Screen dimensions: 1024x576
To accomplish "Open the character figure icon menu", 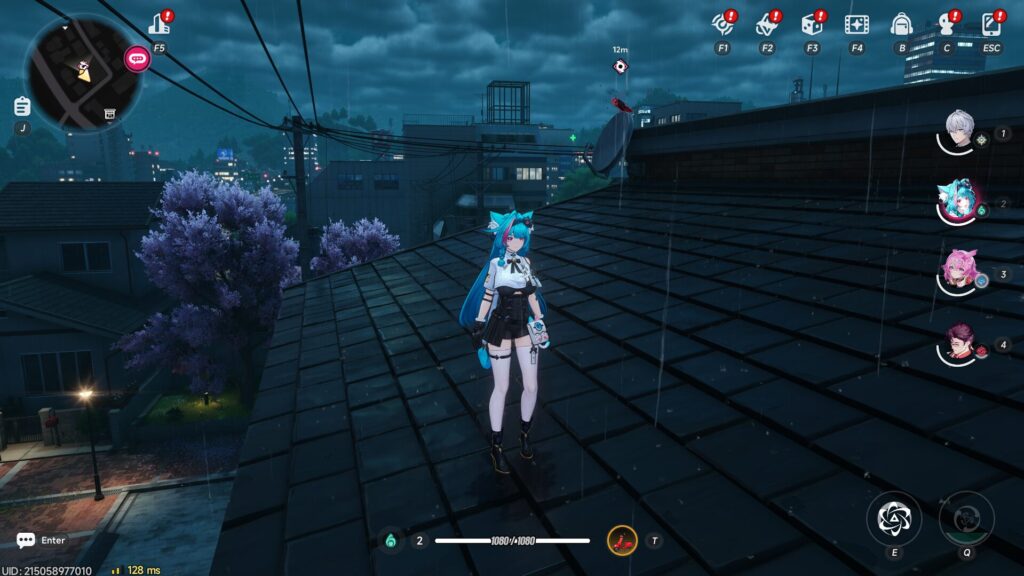I will point(946,24).
